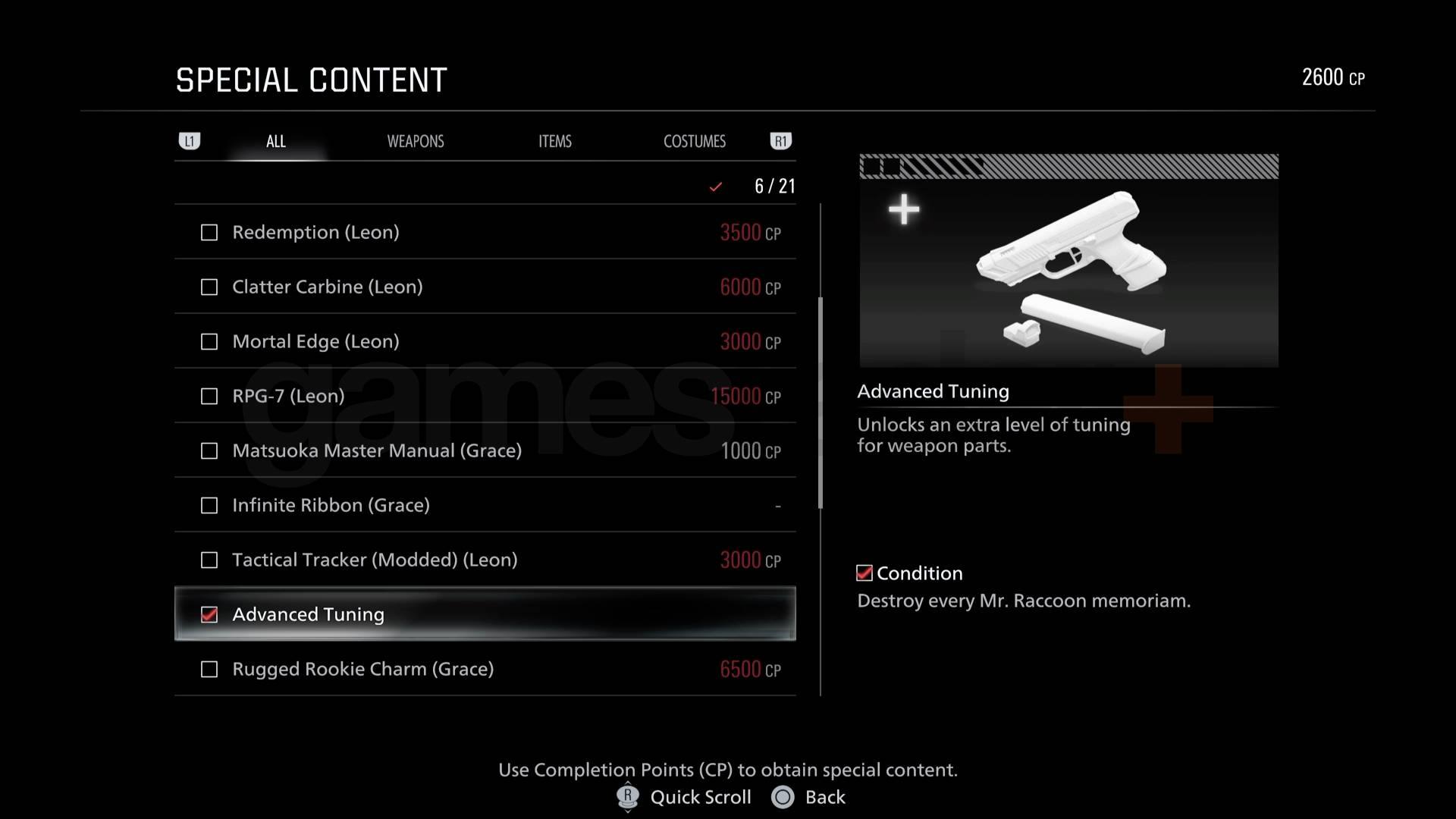This screenshot has height=819, width=1456.
Task: Toggle the Redemption (Leon) checkbox
Action: coord(209,233)
